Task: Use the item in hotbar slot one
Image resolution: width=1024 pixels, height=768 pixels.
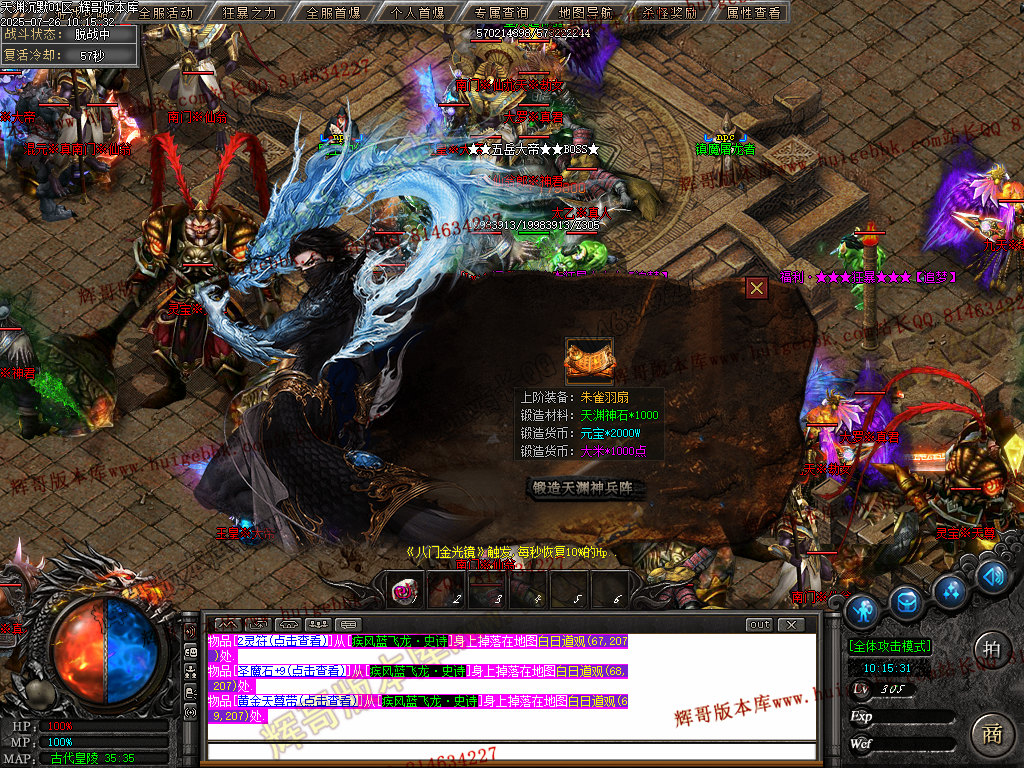Action: [406, 590]
